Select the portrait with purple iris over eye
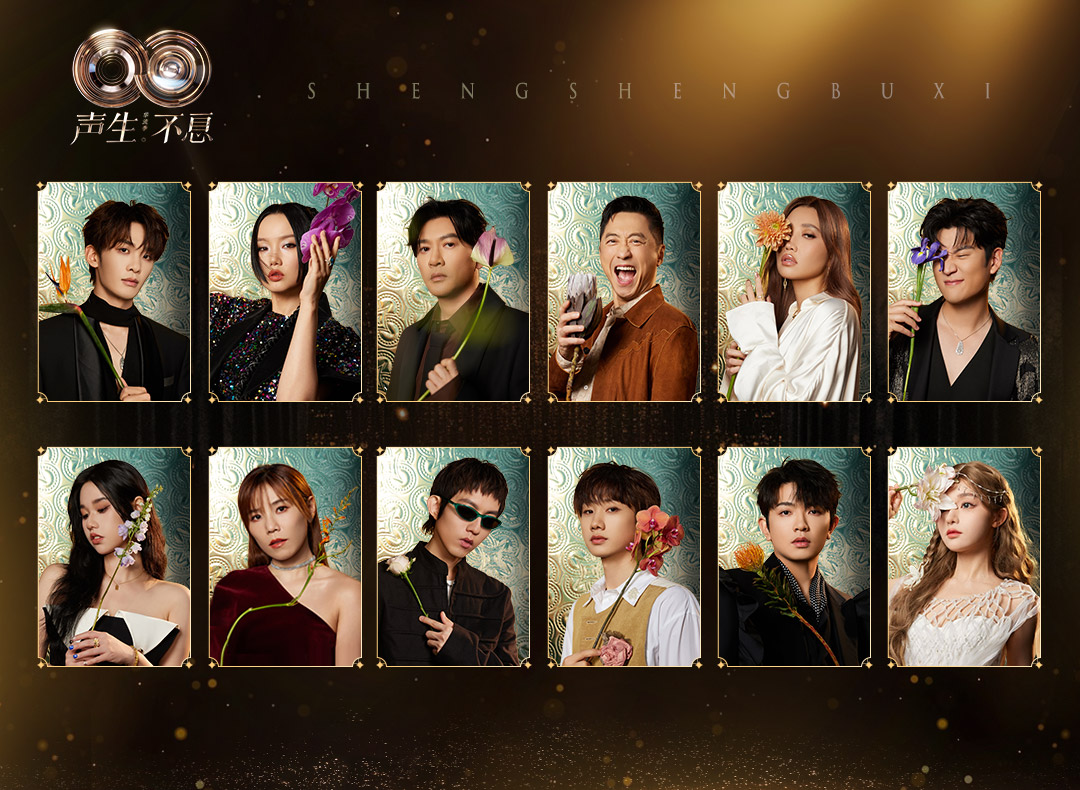The width and height of the screenshot is (1080, 790). tap(964, 292)
